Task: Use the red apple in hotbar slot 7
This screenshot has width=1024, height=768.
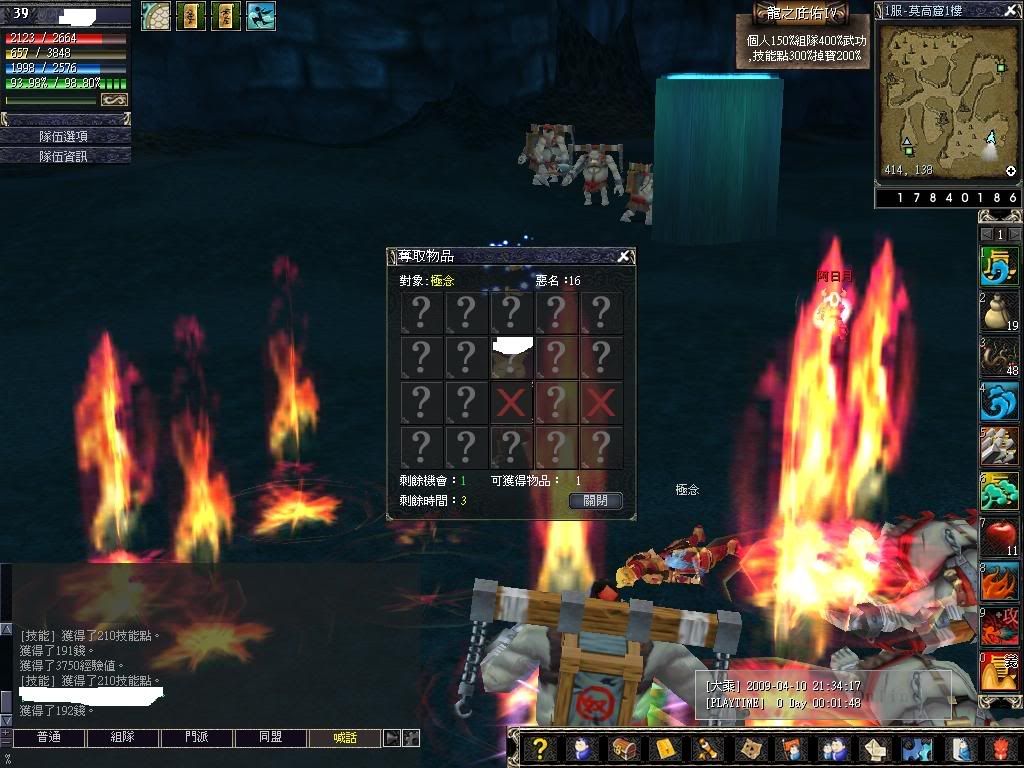Action: coord(999,538)
